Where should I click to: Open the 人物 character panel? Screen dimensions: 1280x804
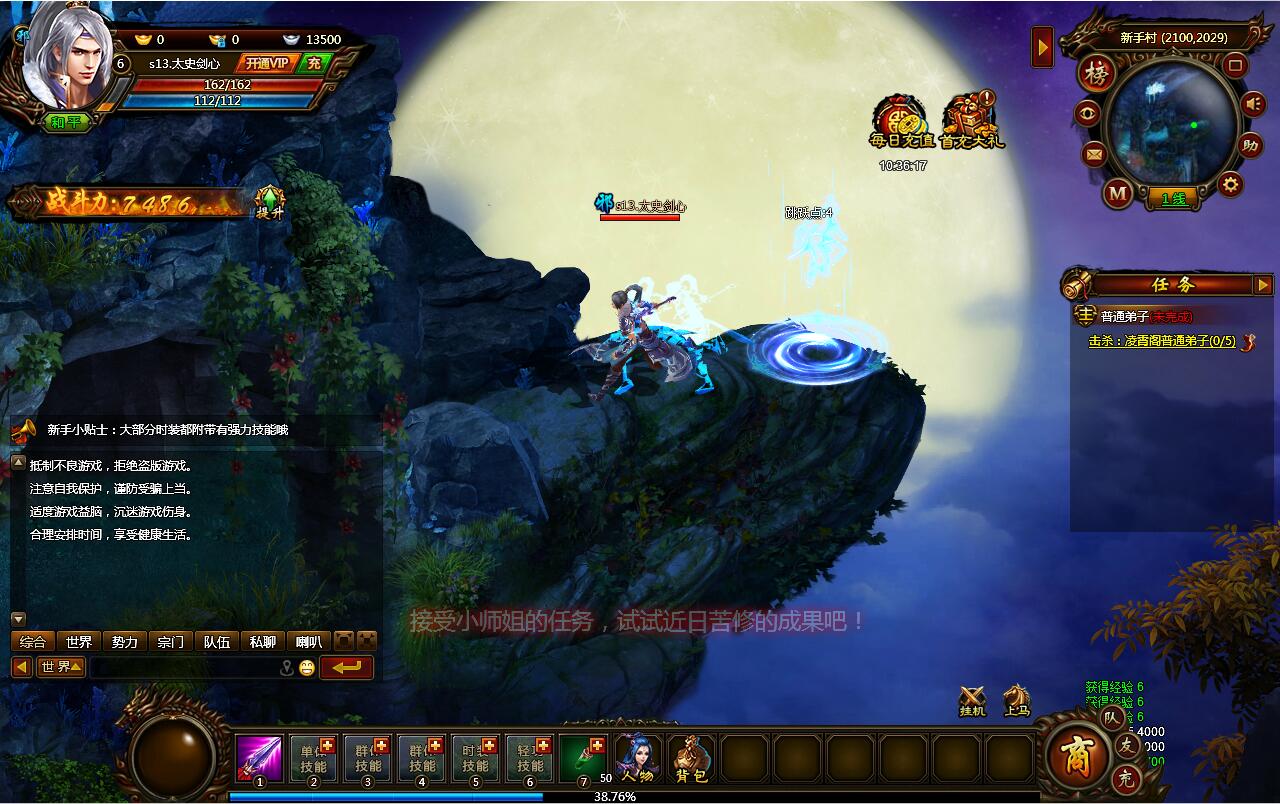tap(637, 758)
